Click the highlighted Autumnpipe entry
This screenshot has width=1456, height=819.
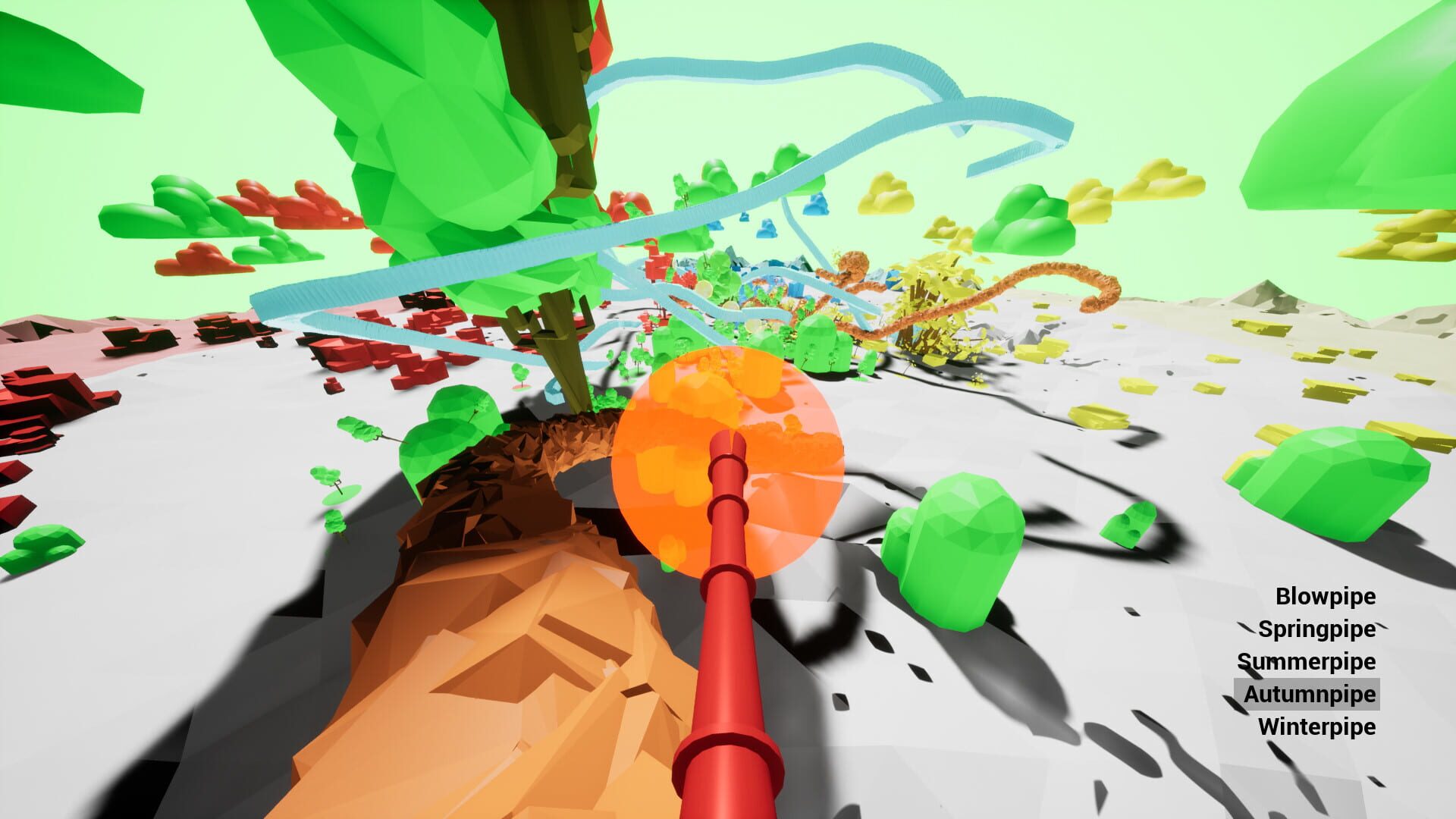click(x=1316, y=695)
